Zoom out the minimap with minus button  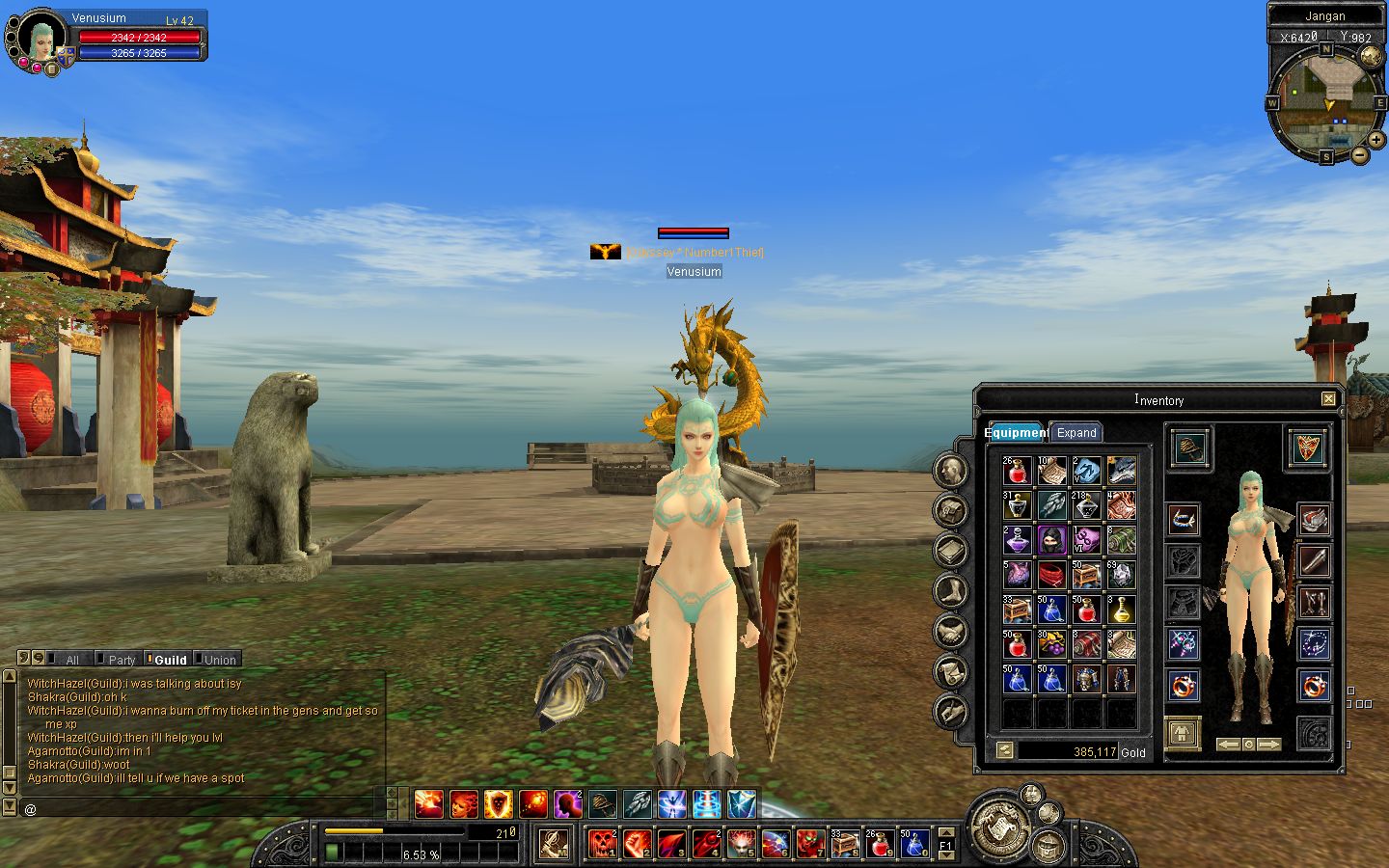pyautogui.click(x=1358, y=154)
